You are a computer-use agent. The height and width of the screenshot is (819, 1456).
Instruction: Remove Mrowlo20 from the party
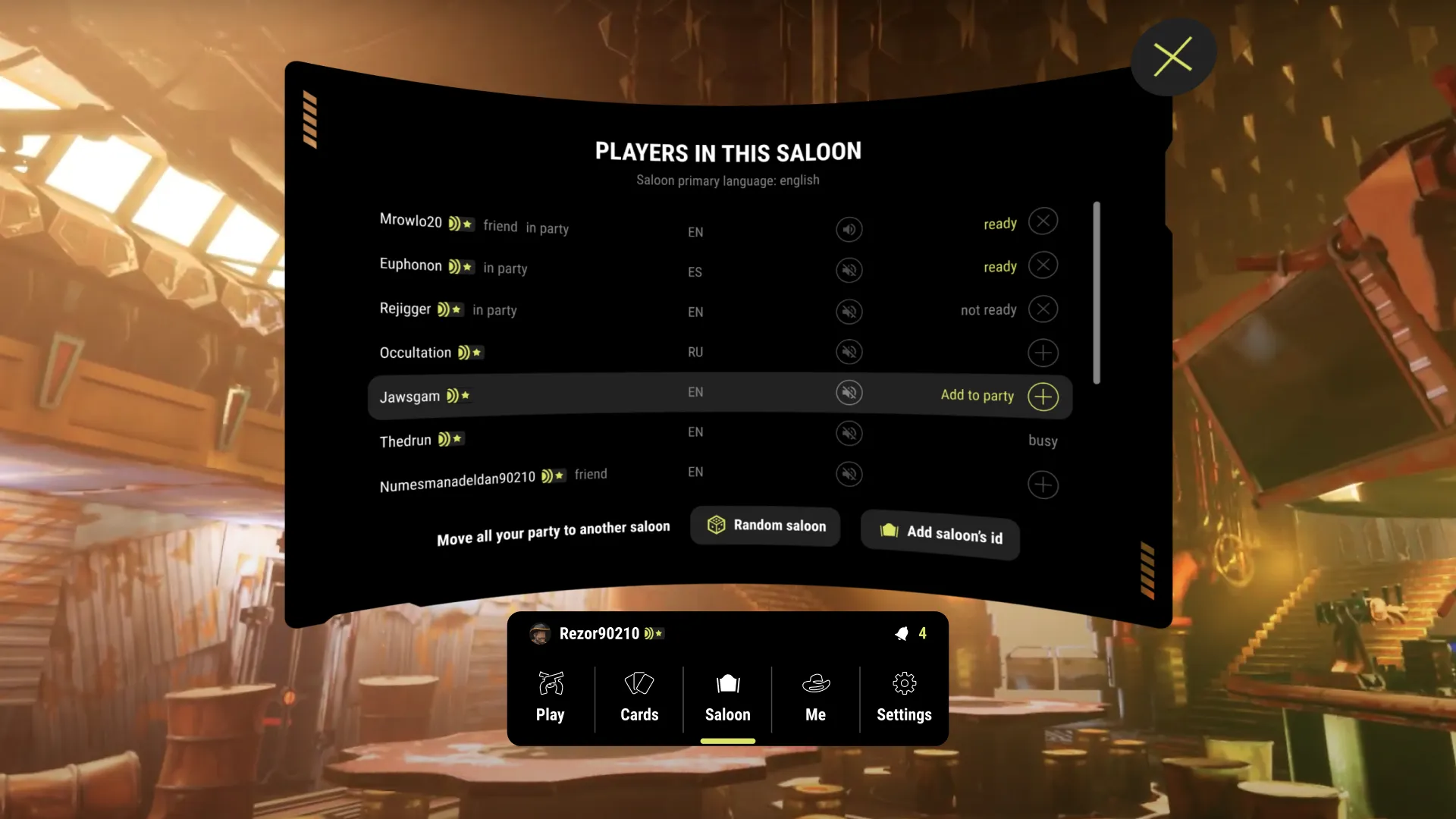[x=1043, y=221]
